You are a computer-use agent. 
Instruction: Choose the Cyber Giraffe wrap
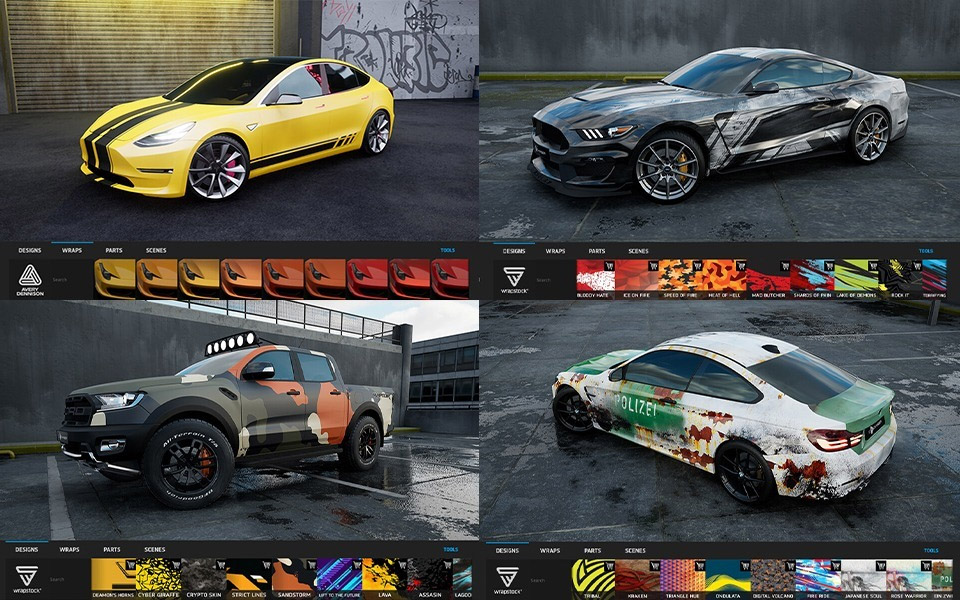pos(158,575)
